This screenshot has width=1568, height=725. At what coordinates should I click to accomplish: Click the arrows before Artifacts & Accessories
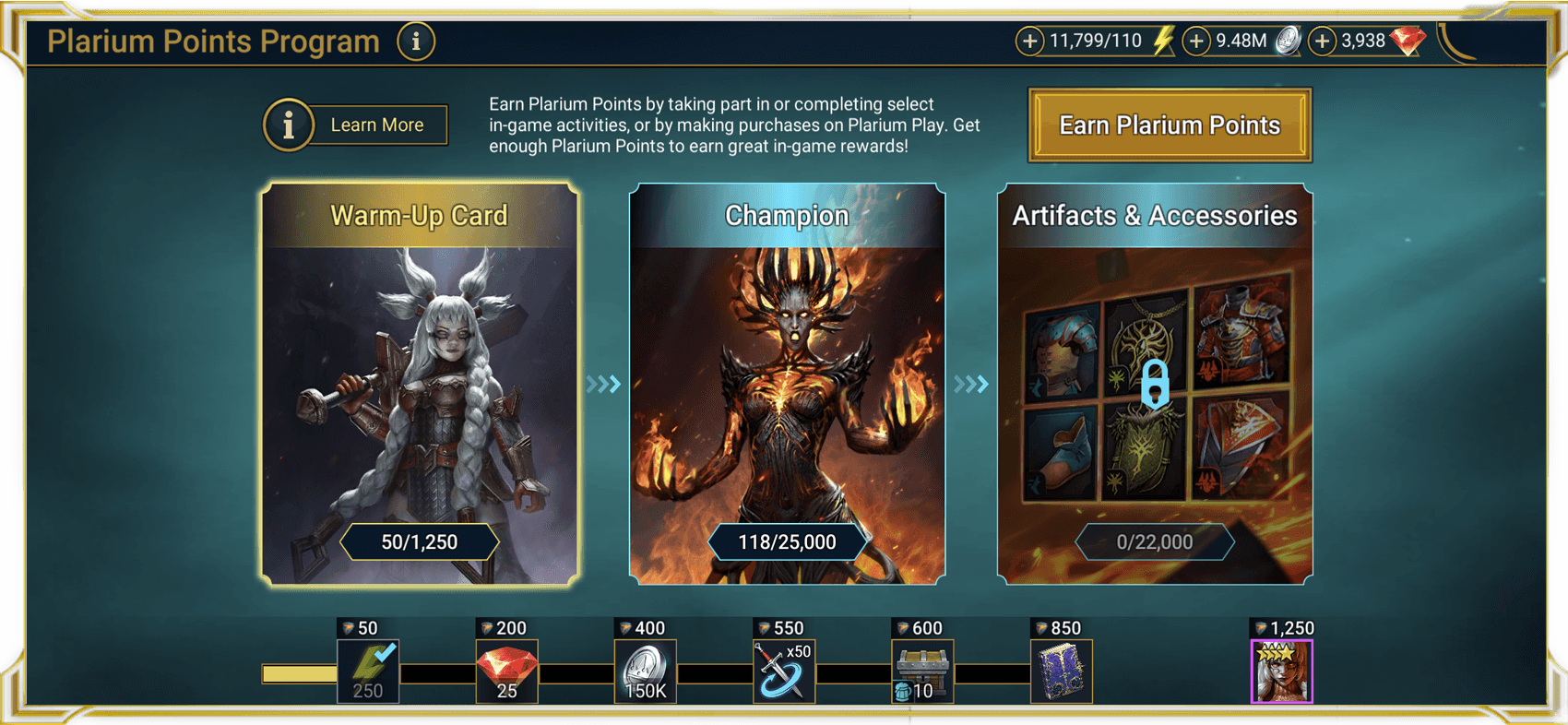tap(970, 384)
